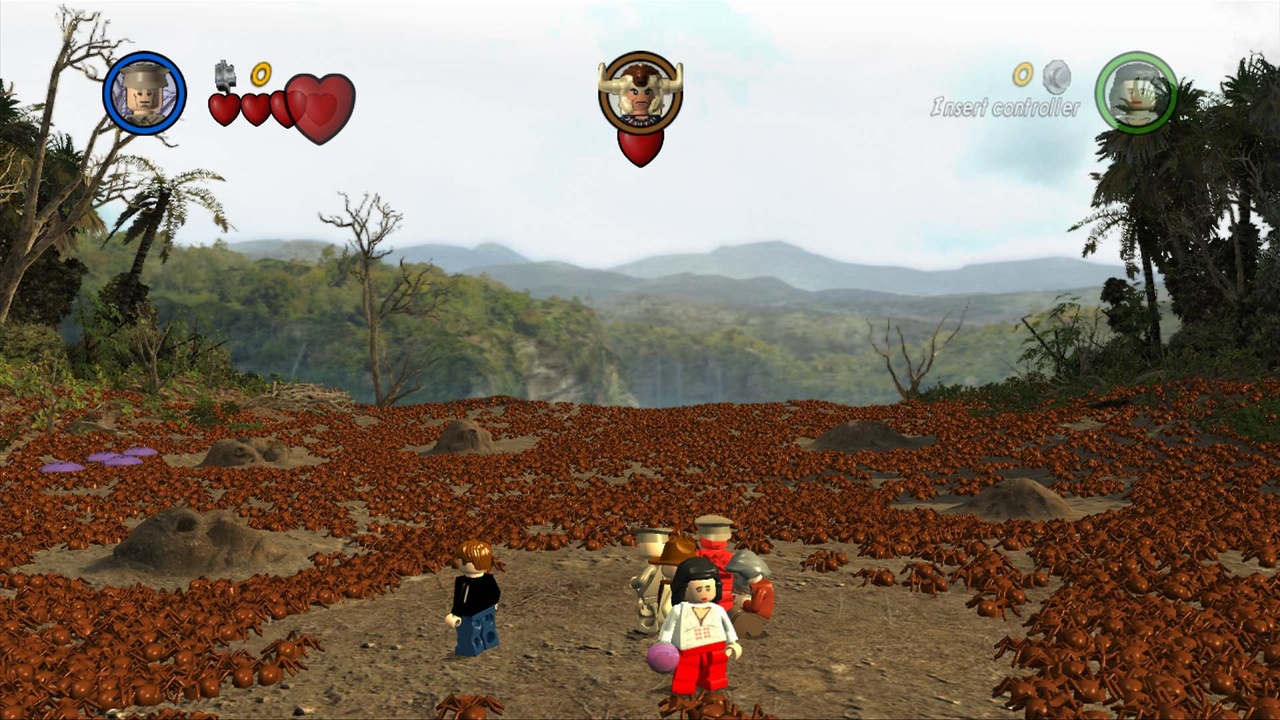Select the green-ringed player two portrait

pyautogui.click(x=1135, y=92)
